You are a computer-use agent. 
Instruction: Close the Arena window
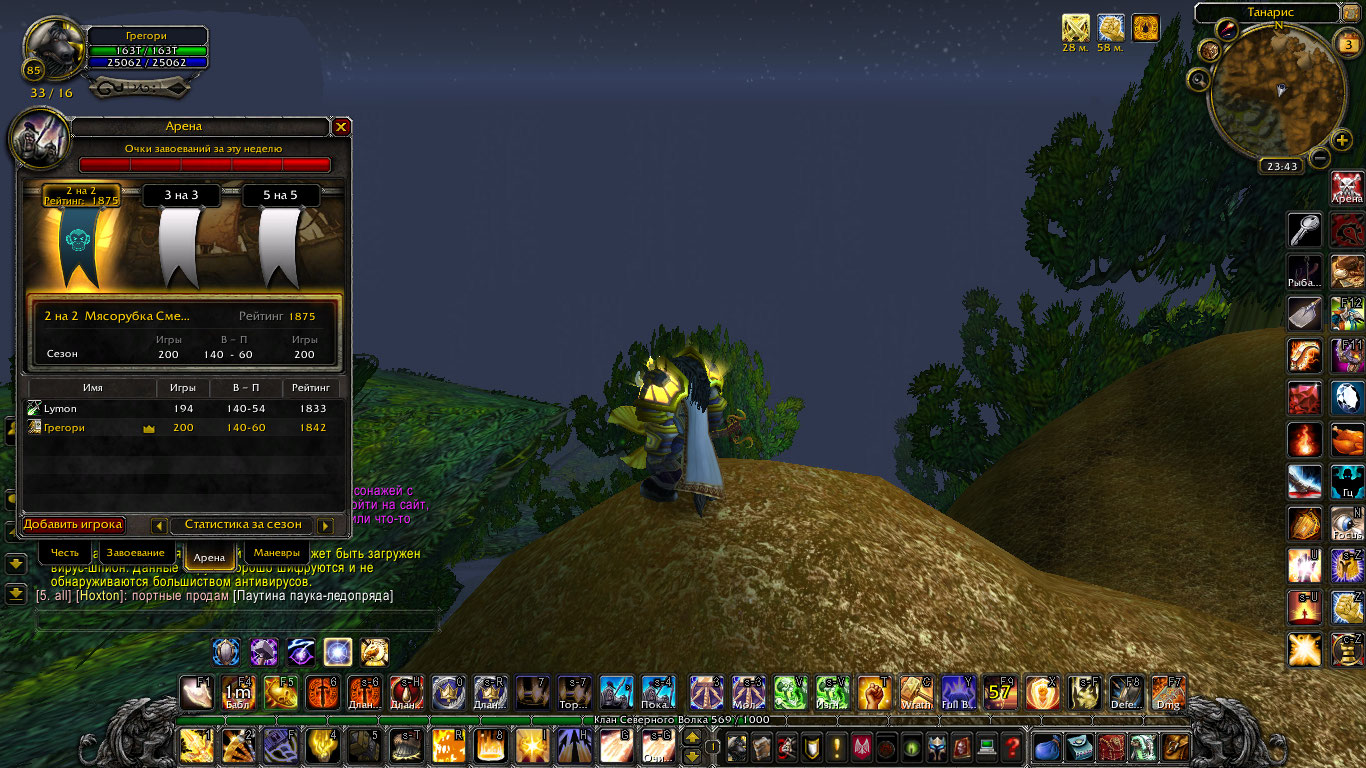pos(341,127)
